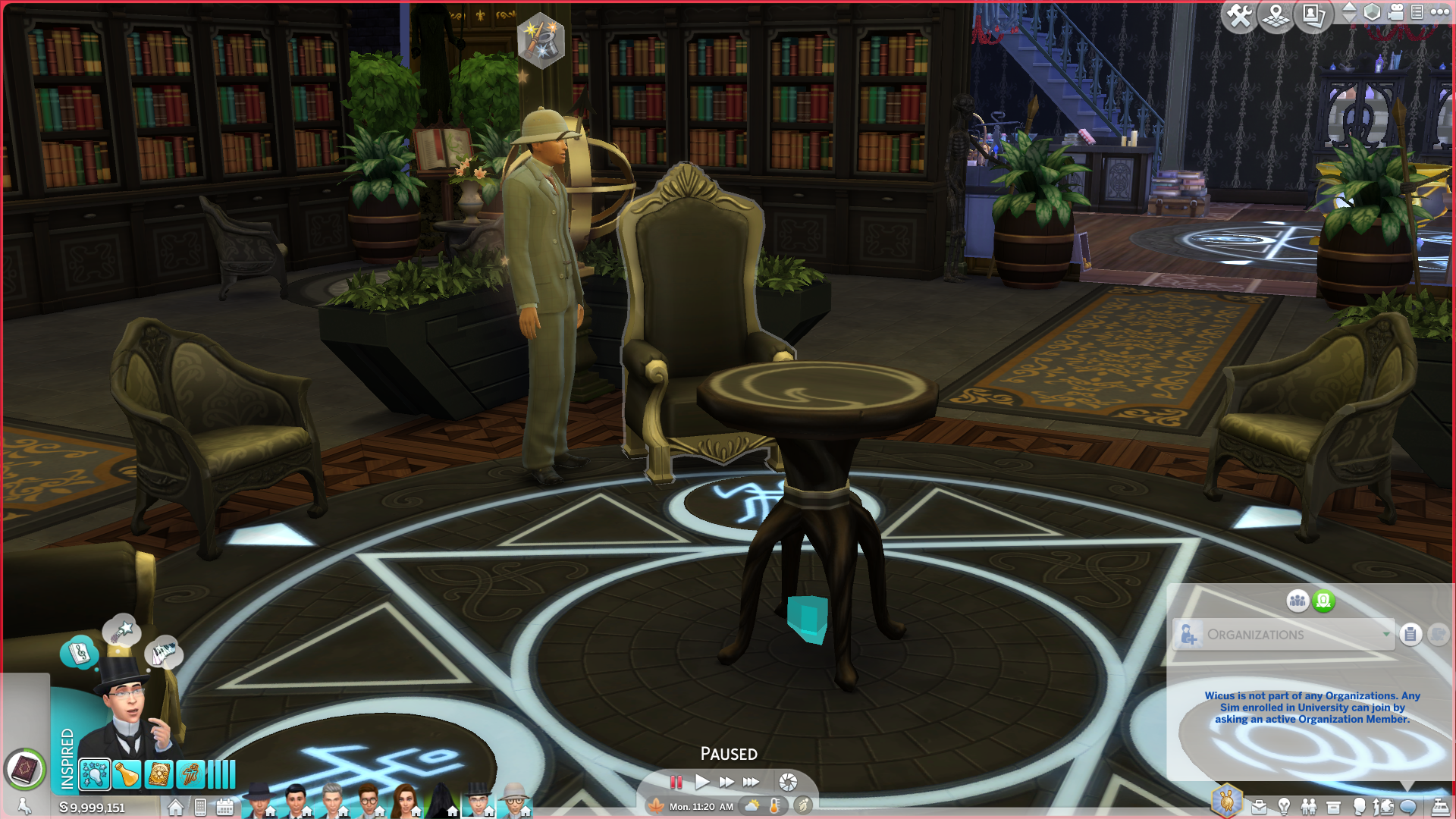Open Manage Worlds map pin button

tap(1276, 15)
